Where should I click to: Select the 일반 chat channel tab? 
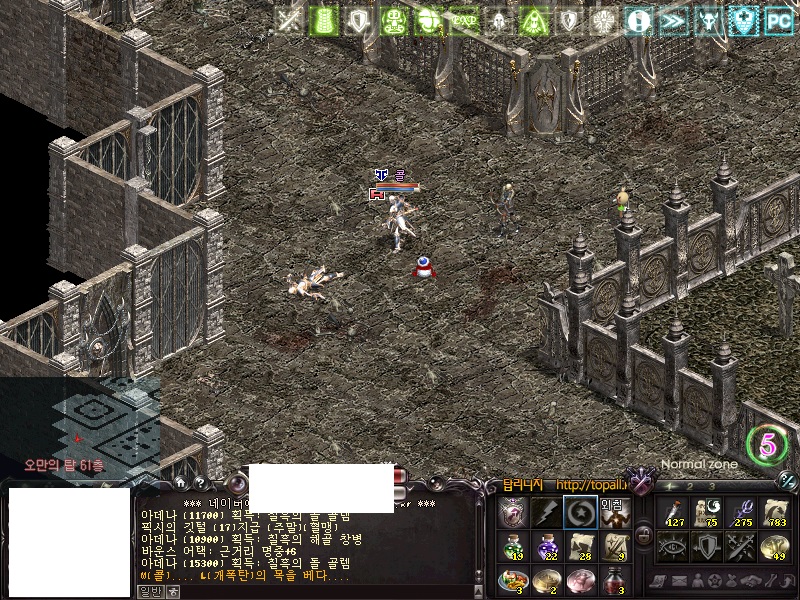point(150,591)
